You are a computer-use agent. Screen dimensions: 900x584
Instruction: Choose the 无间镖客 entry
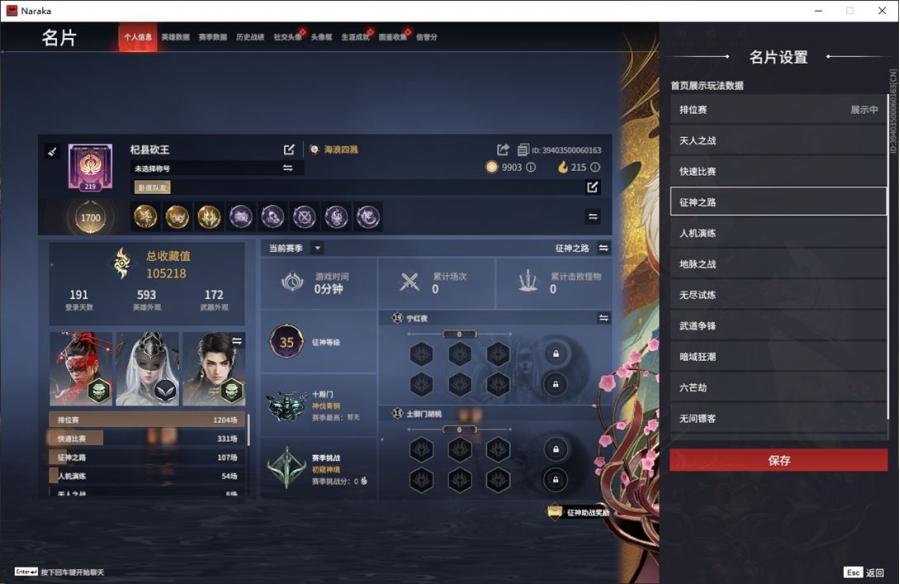coord(778,419)
